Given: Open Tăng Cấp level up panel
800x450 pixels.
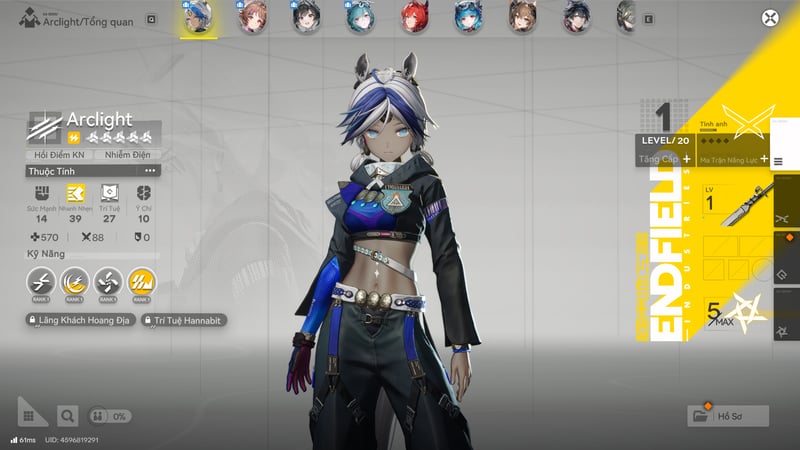Looking at the screenshot, I should pyautogui.click(x=666, y=159).
